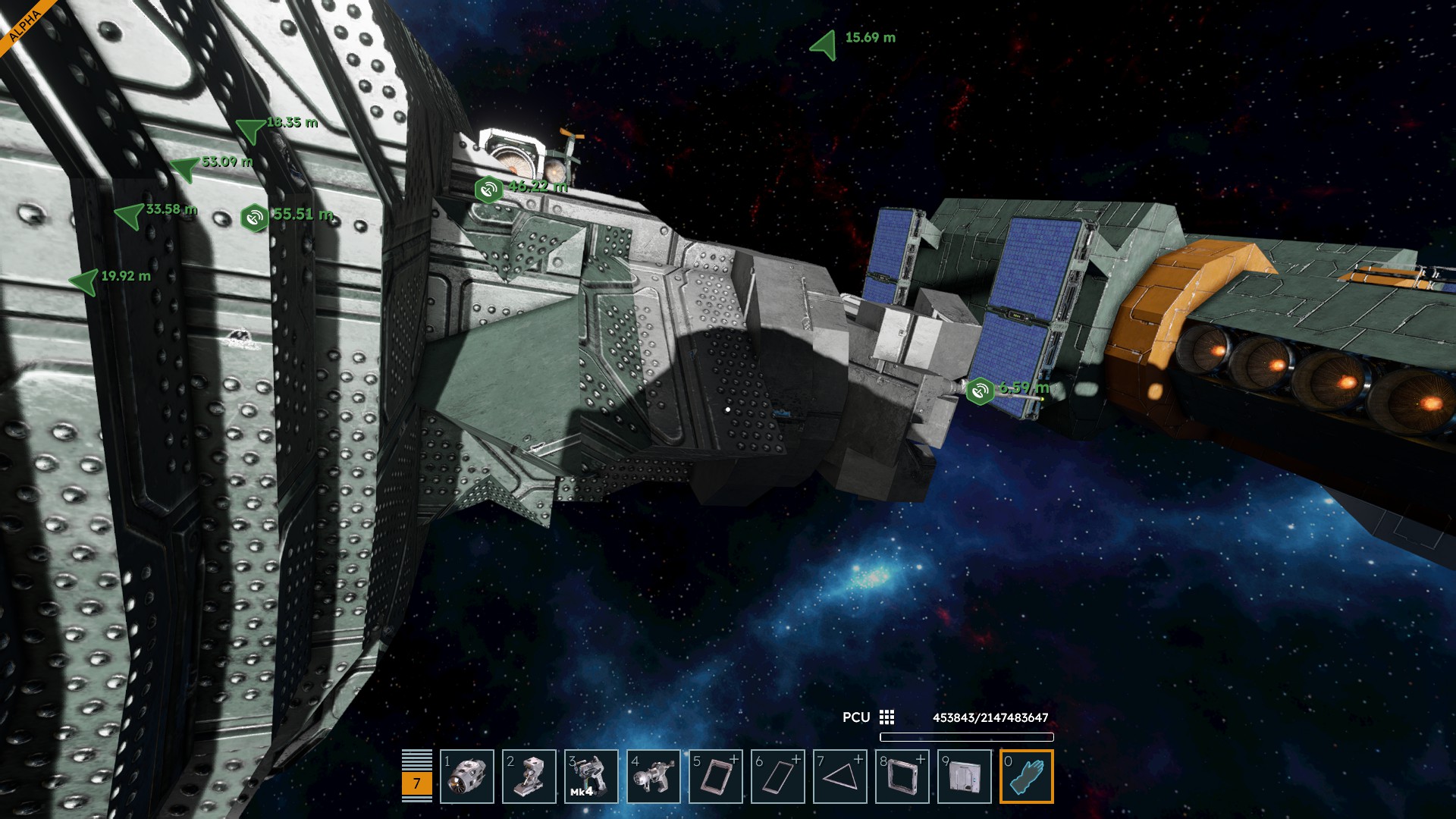Click the green waypoint arrow at 33.58 m
The width and height of the screenshot is (1456, 819).
click(130, 215)
